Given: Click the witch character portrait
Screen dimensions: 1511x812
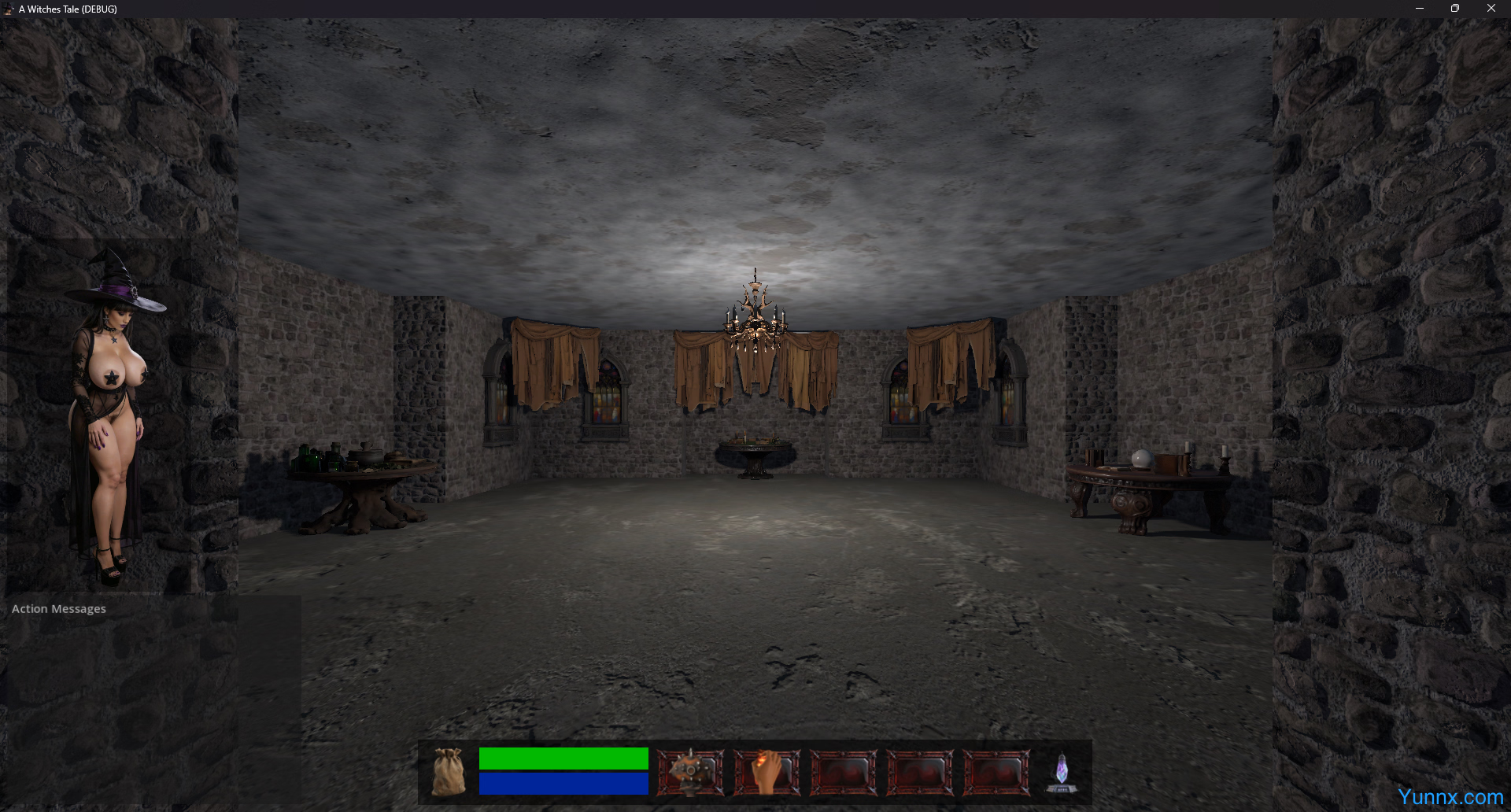Looking at the screenshot, I should (110, 417).
